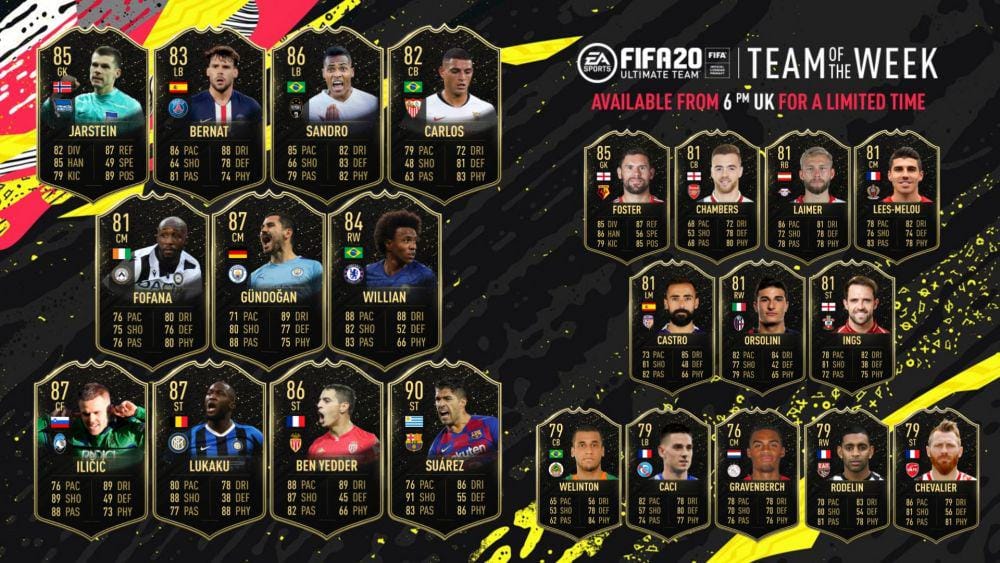Choose the Foster goalkeeper card
This screenshot has width=1000, height=563.
(628, 195)
